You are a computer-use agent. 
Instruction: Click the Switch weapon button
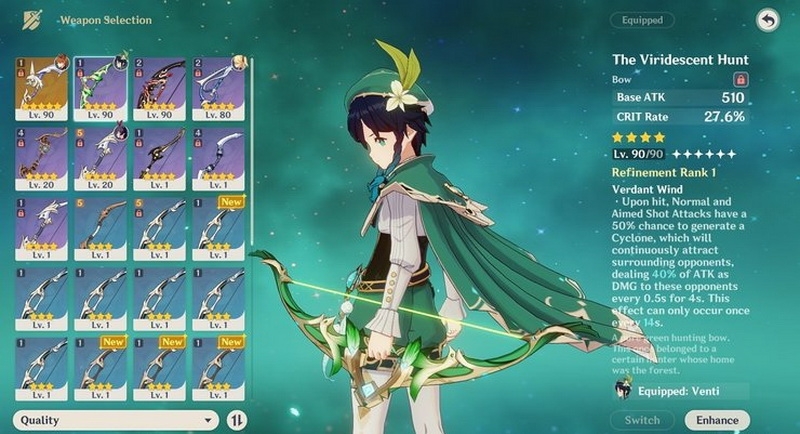(x=642, y=420)
